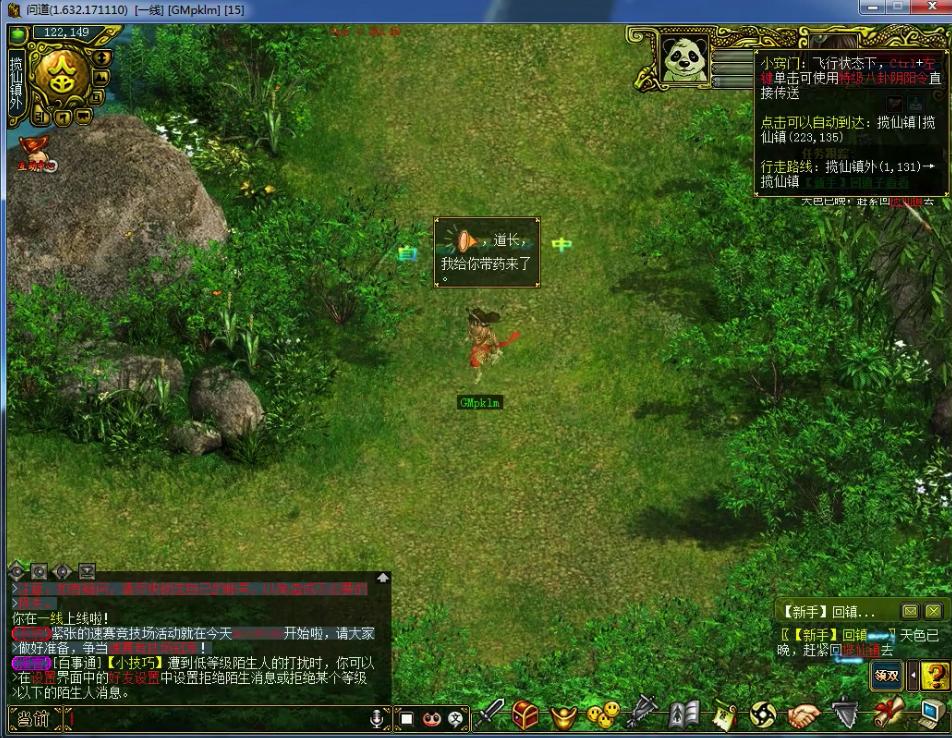Viewport: 952px width, 738px height.
Task: Open the yellow question mark help button
Action: [936, 675]
